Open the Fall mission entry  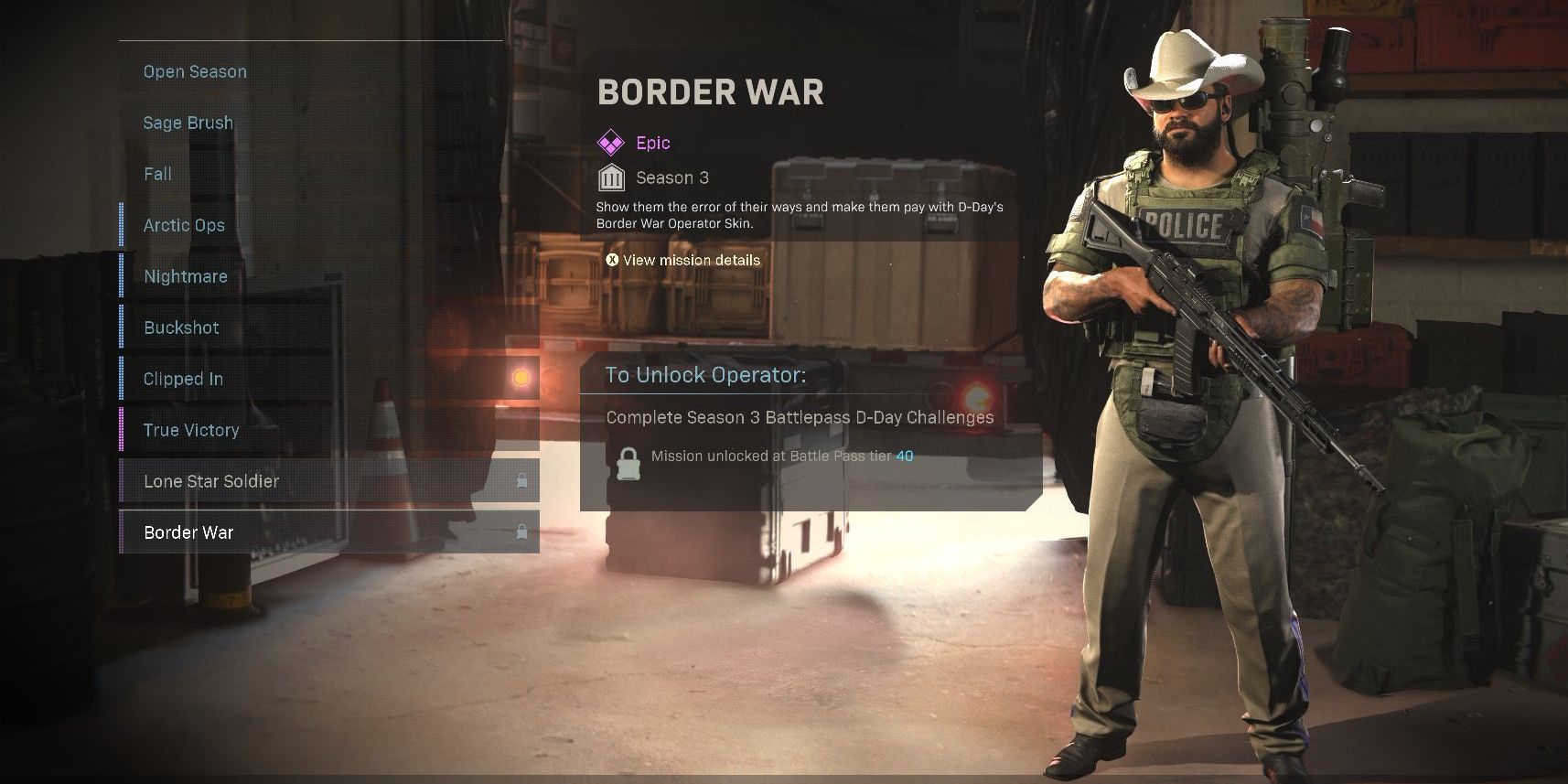click(x=157, y=173)
